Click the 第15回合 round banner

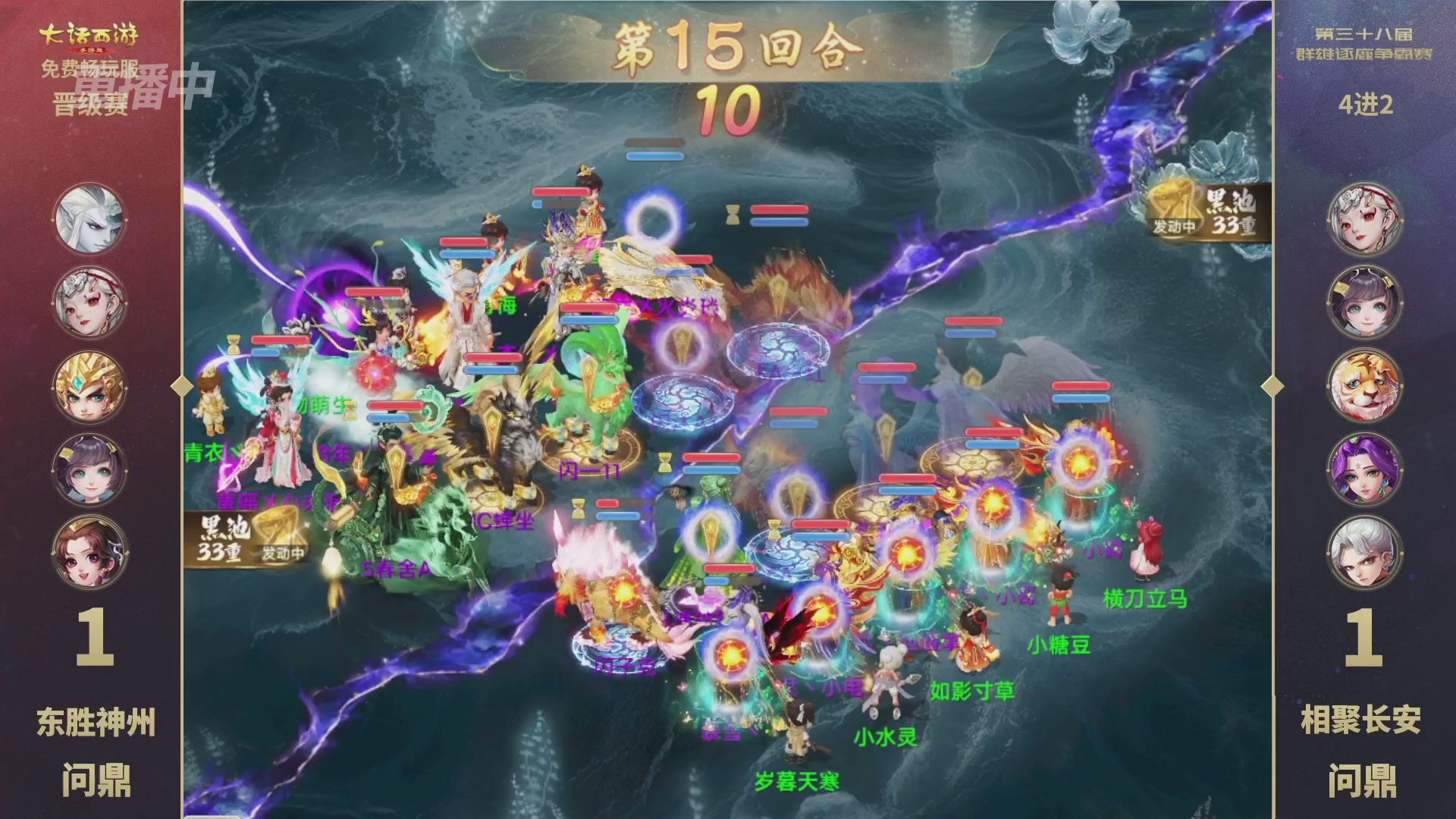coord(728,47)
